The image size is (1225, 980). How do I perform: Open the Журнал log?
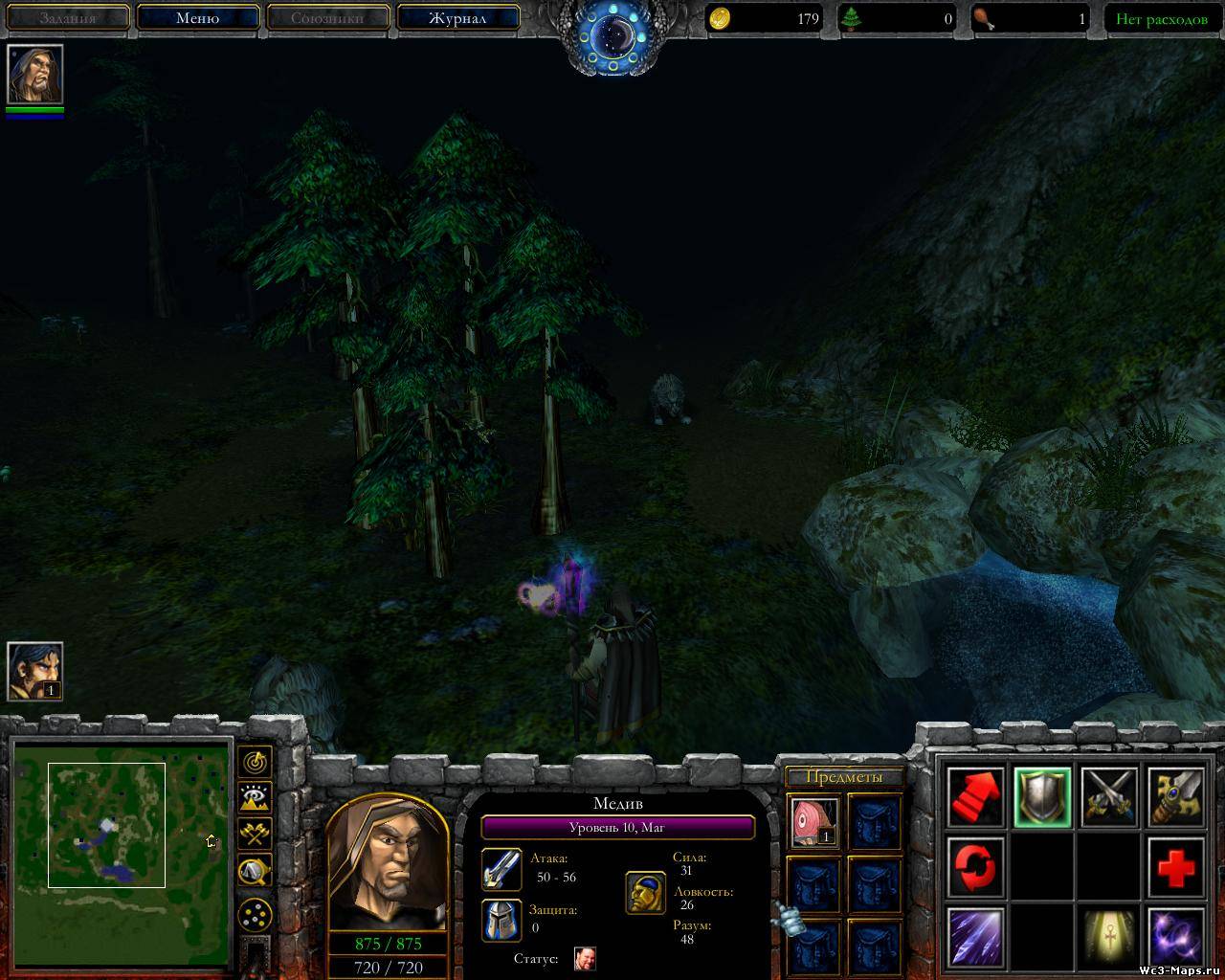click(457, 18)
